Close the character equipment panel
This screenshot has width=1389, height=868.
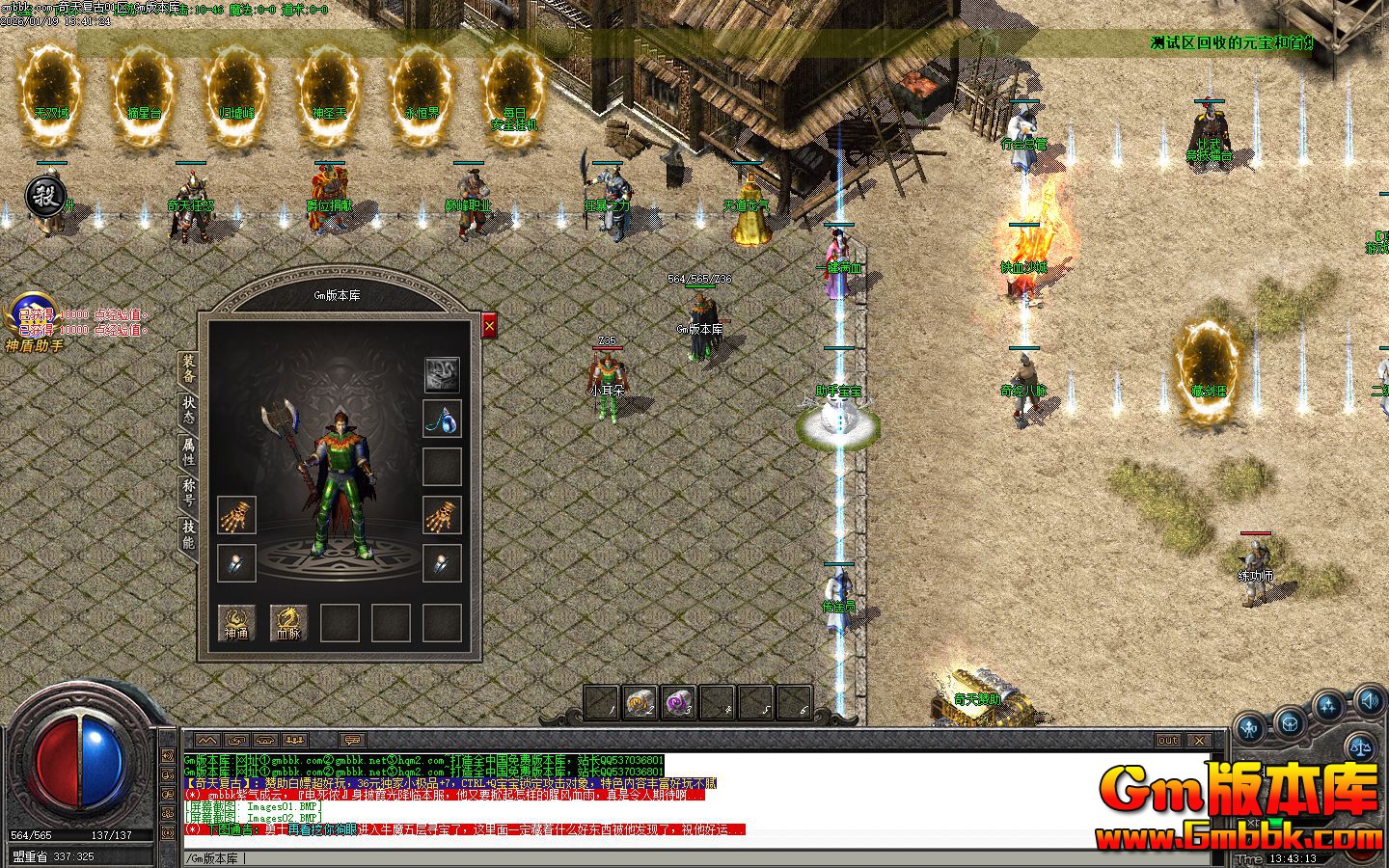click(x=489, y=327)
